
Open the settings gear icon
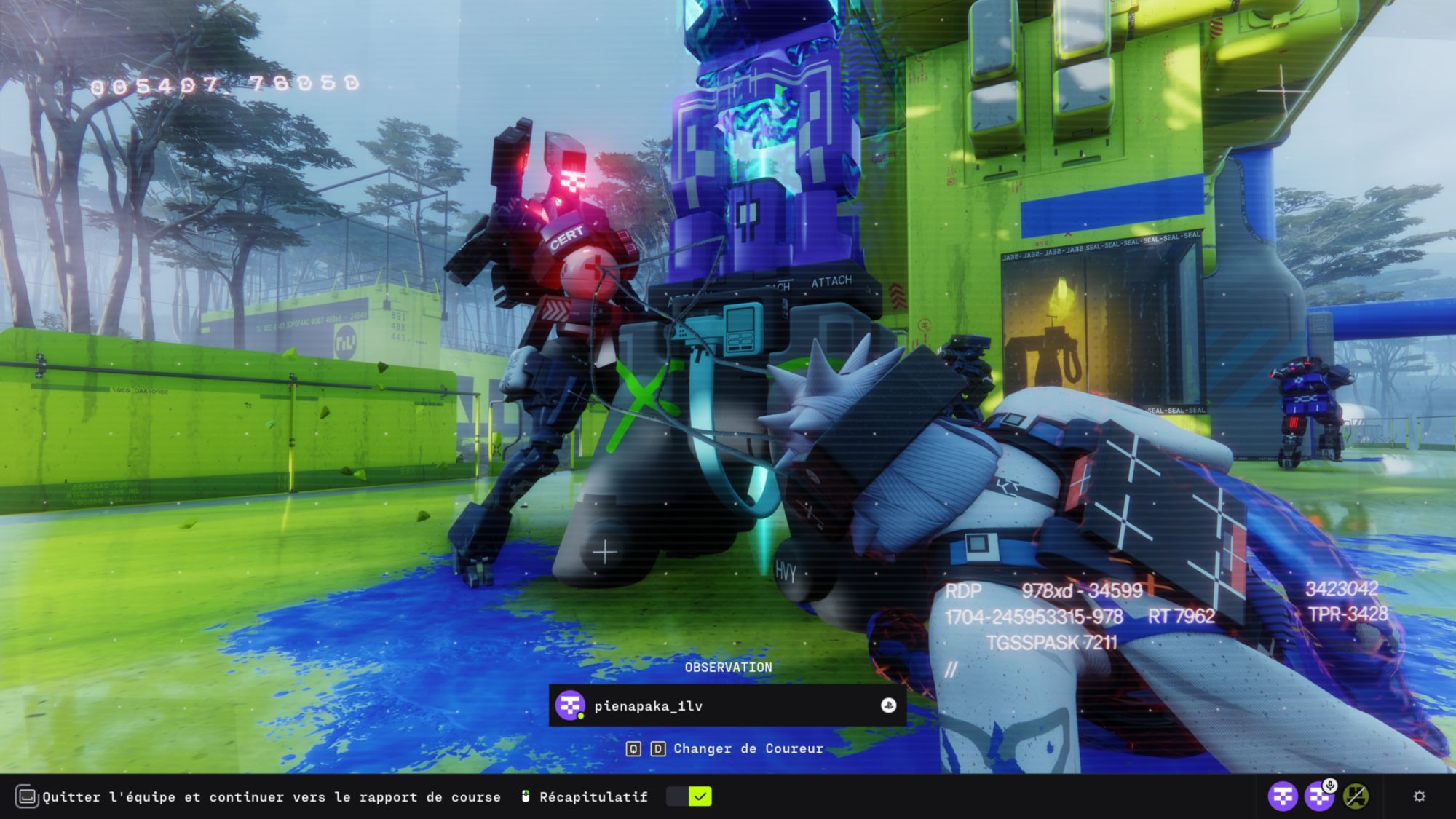[x=1419, y=796]
